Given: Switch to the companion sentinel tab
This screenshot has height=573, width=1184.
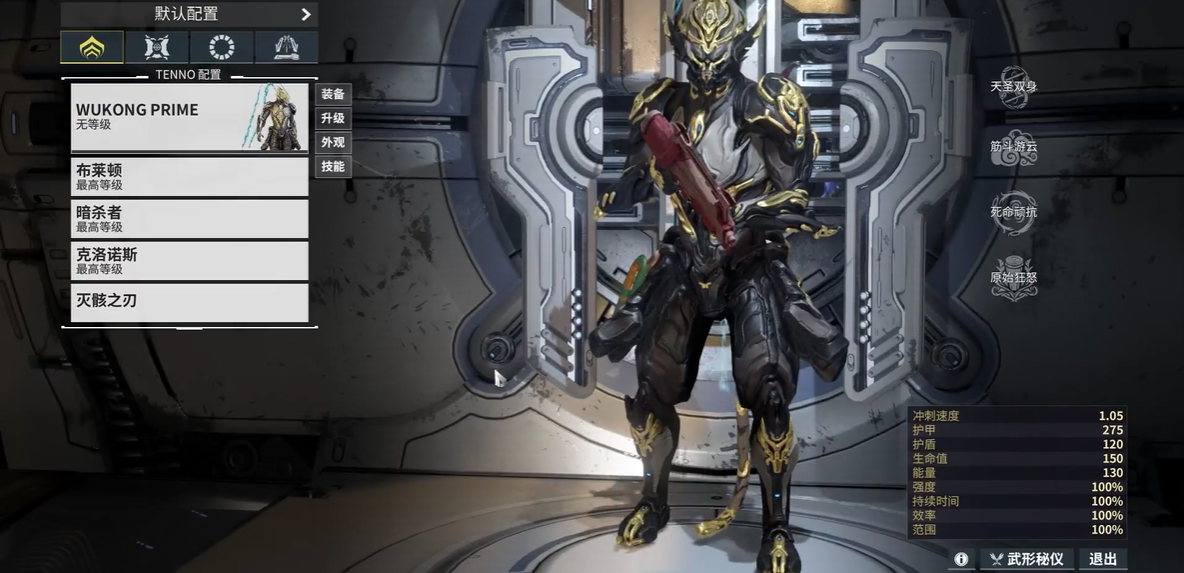Looking at the screenshot, I should pyautogui.click(x=157, y=47).
